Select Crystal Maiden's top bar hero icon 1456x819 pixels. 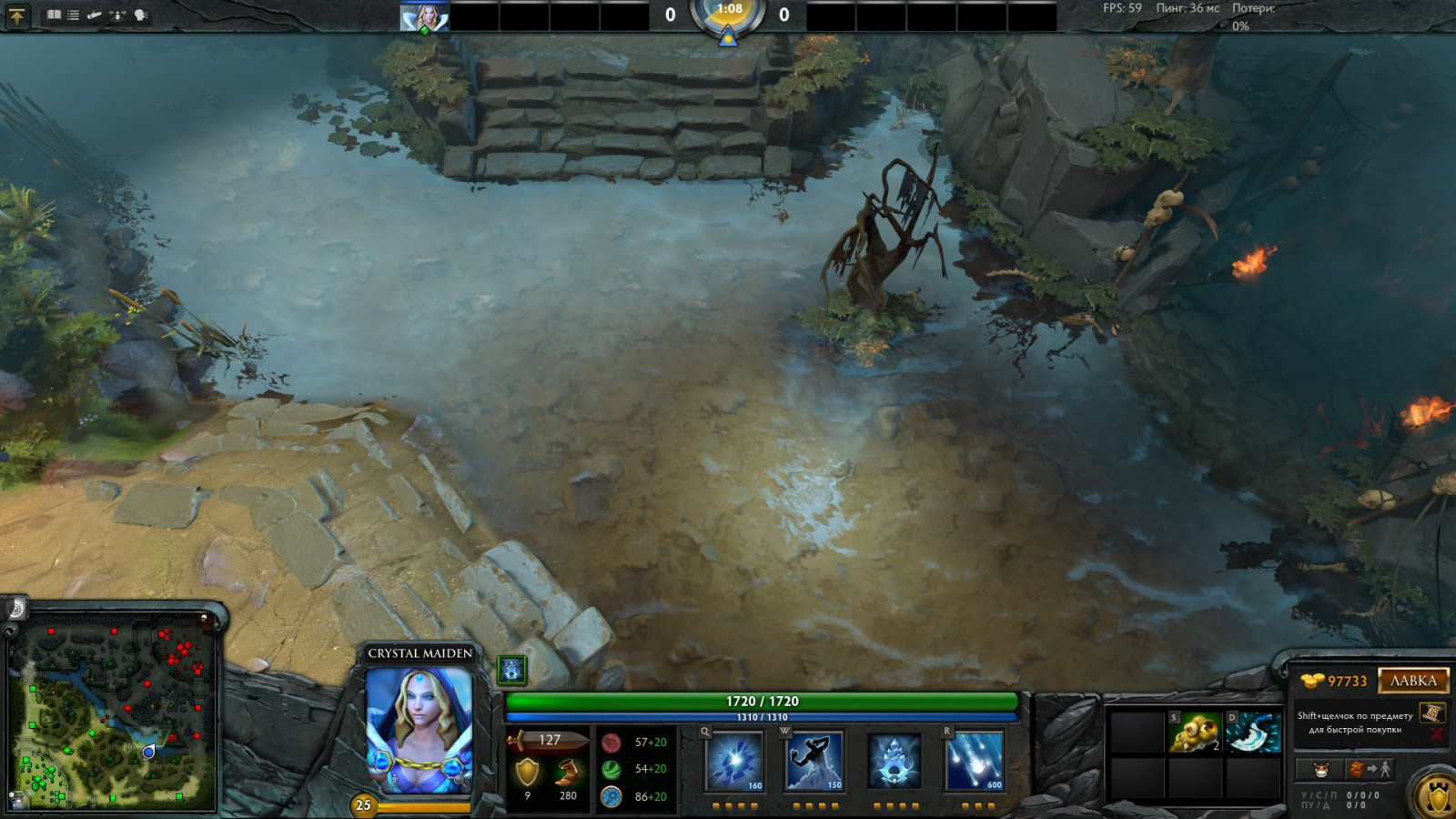click(424, 16)
